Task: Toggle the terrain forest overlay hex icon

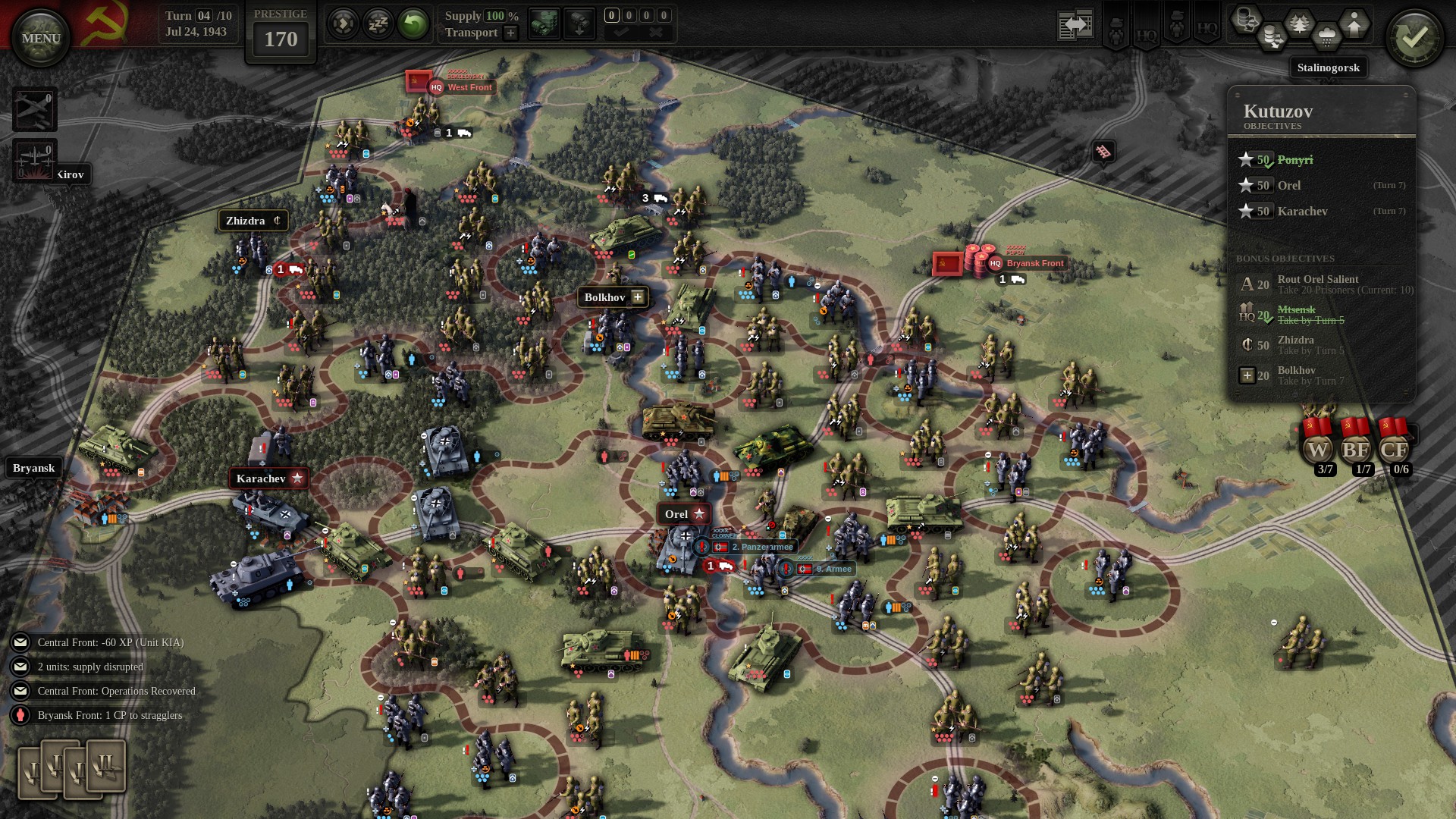Action: pyautogui.click(x=1299, y=23)
